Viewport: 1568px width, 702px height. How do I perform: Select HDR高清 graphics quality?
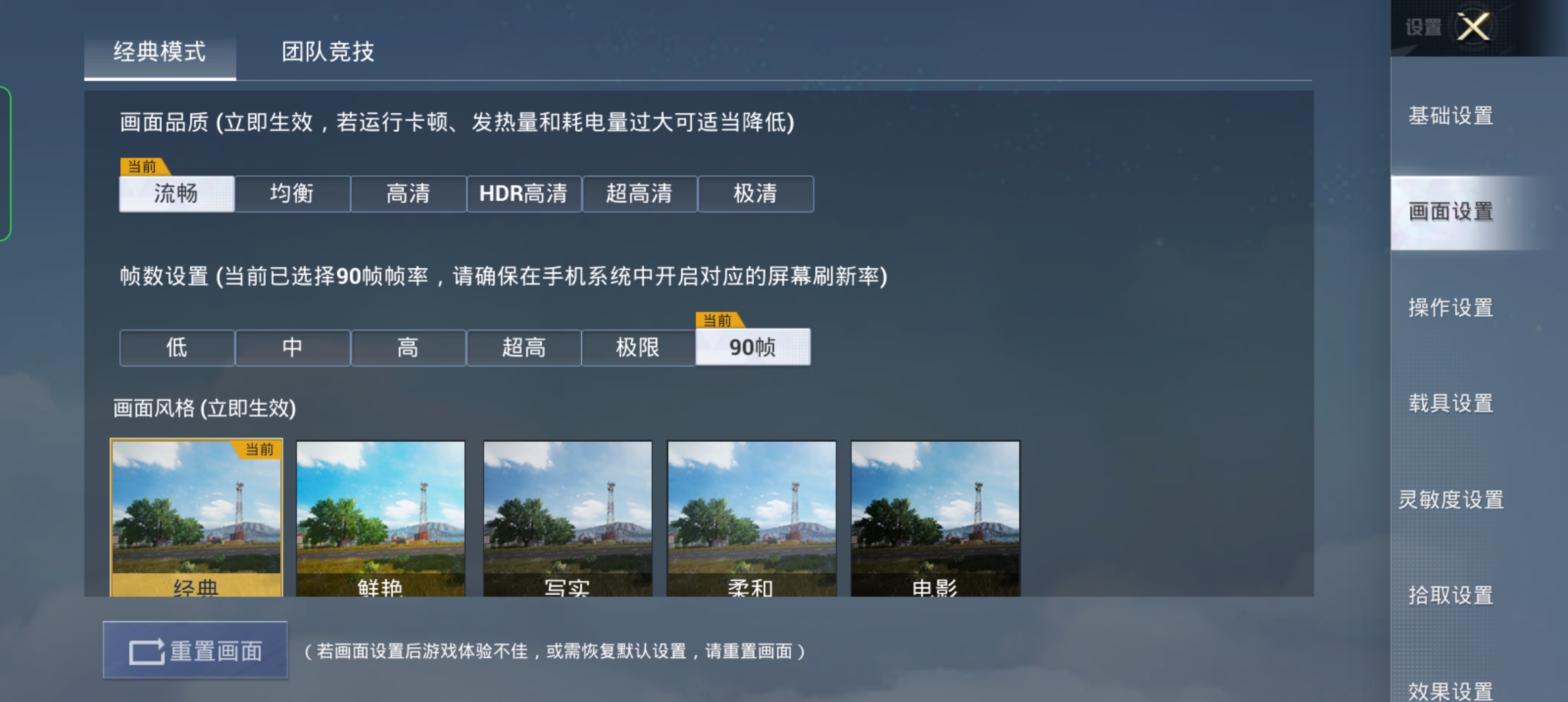523,194
